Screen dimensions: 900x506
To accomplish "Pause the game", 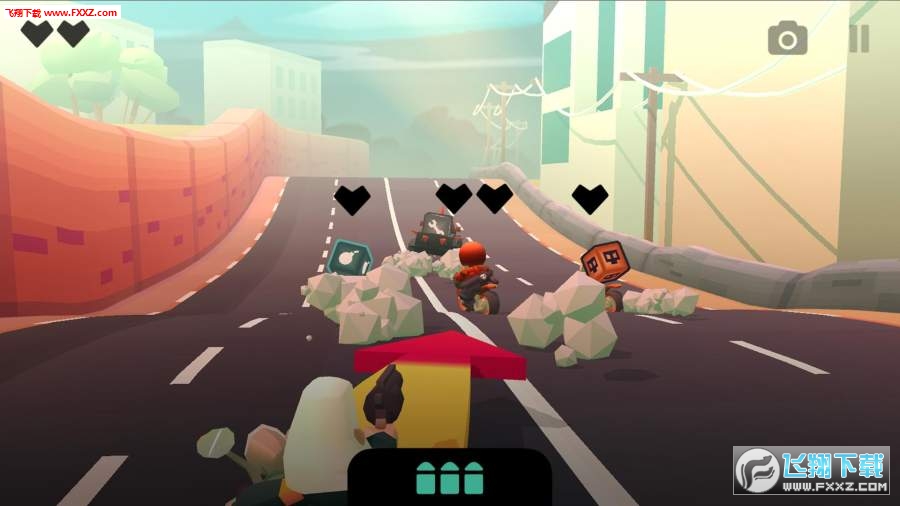I will click(858, 39).
